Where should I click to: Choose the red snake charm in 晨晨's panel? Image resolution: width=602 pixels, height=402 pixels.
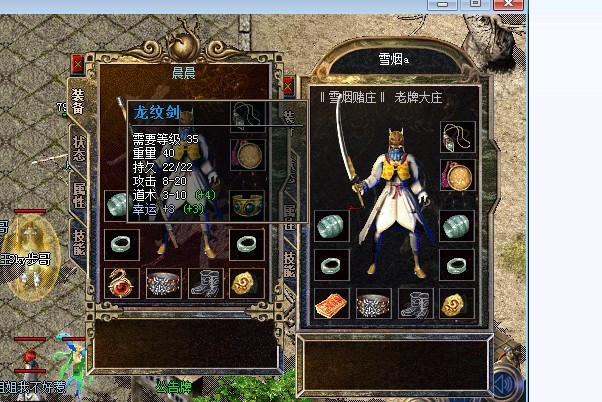pyautogui.click(x=122, y=282)
